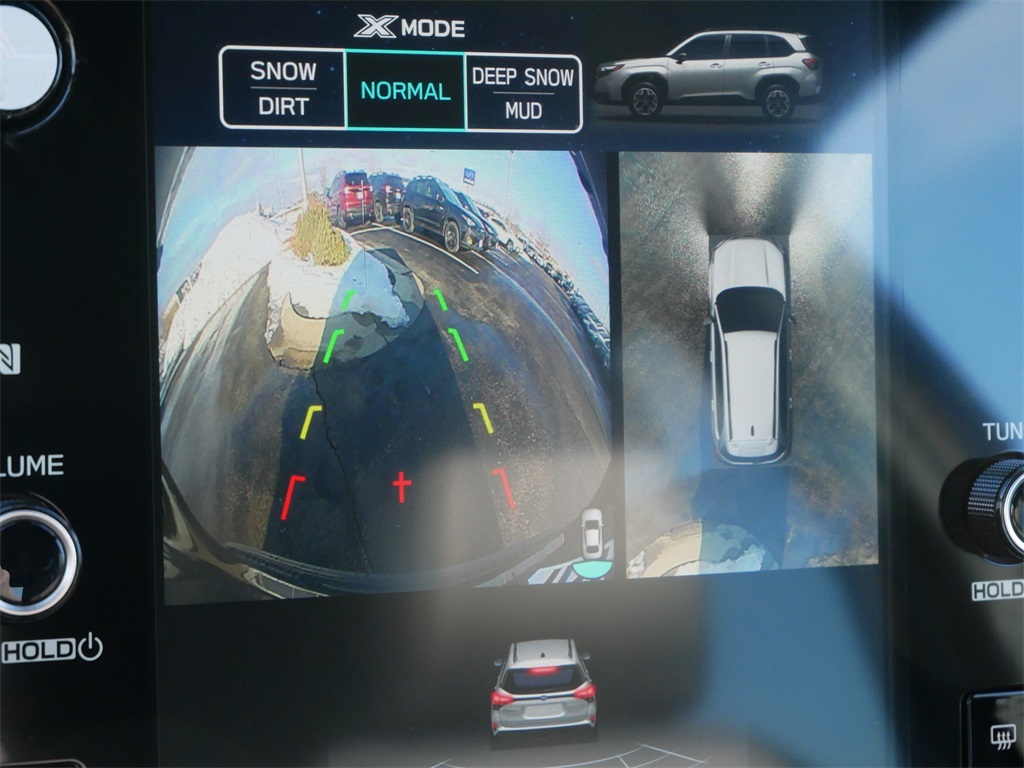Toggle the rear window defroster button

1002,736
